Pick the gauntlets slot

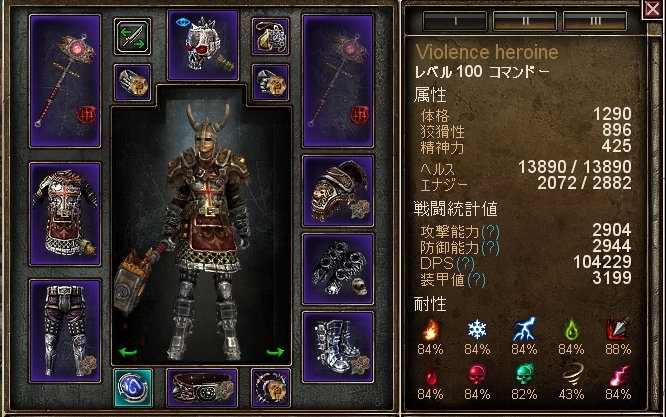click(337, 266)
